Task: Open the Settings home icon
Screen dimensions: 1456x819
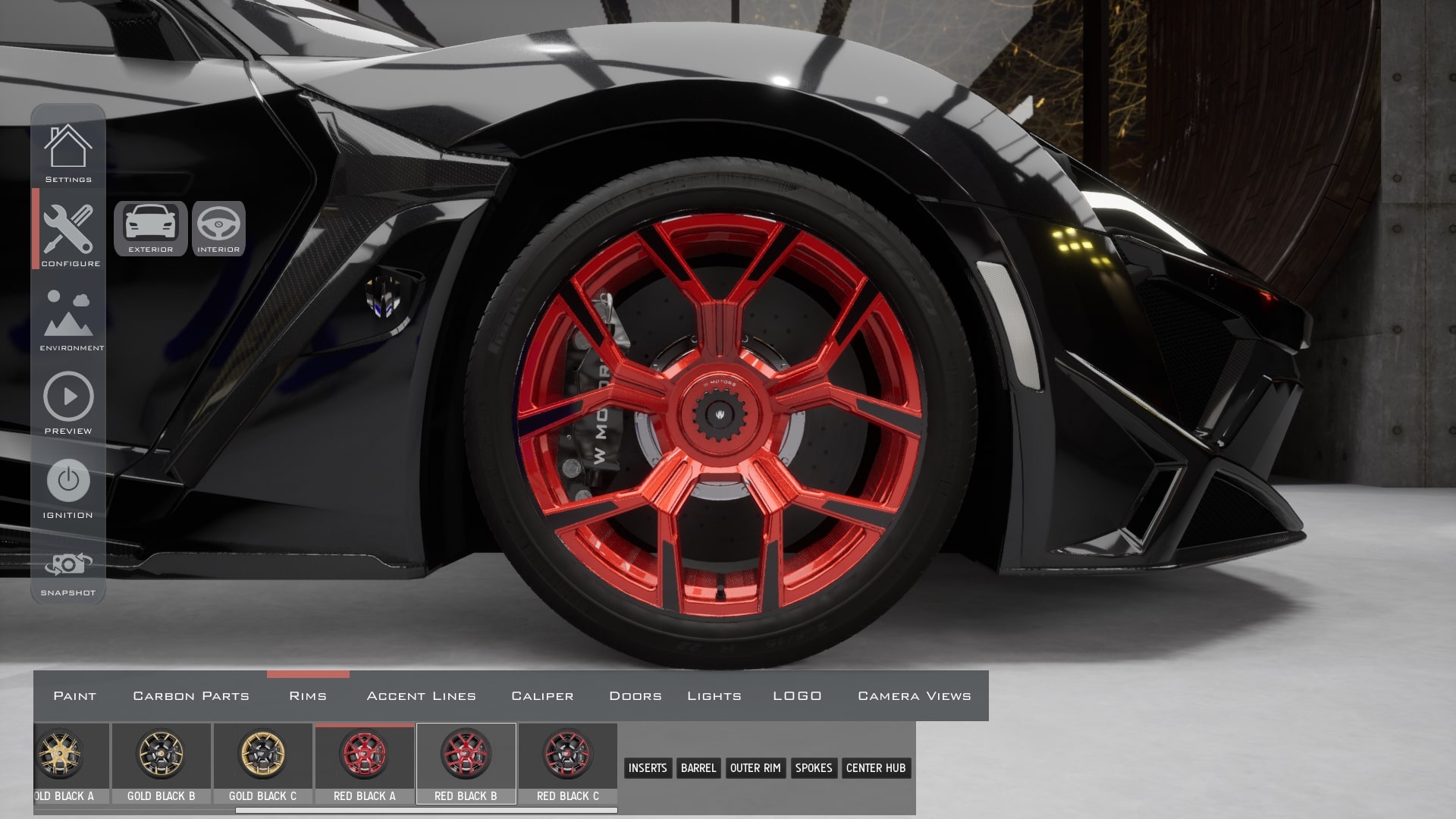Action: tap(68, 148)
